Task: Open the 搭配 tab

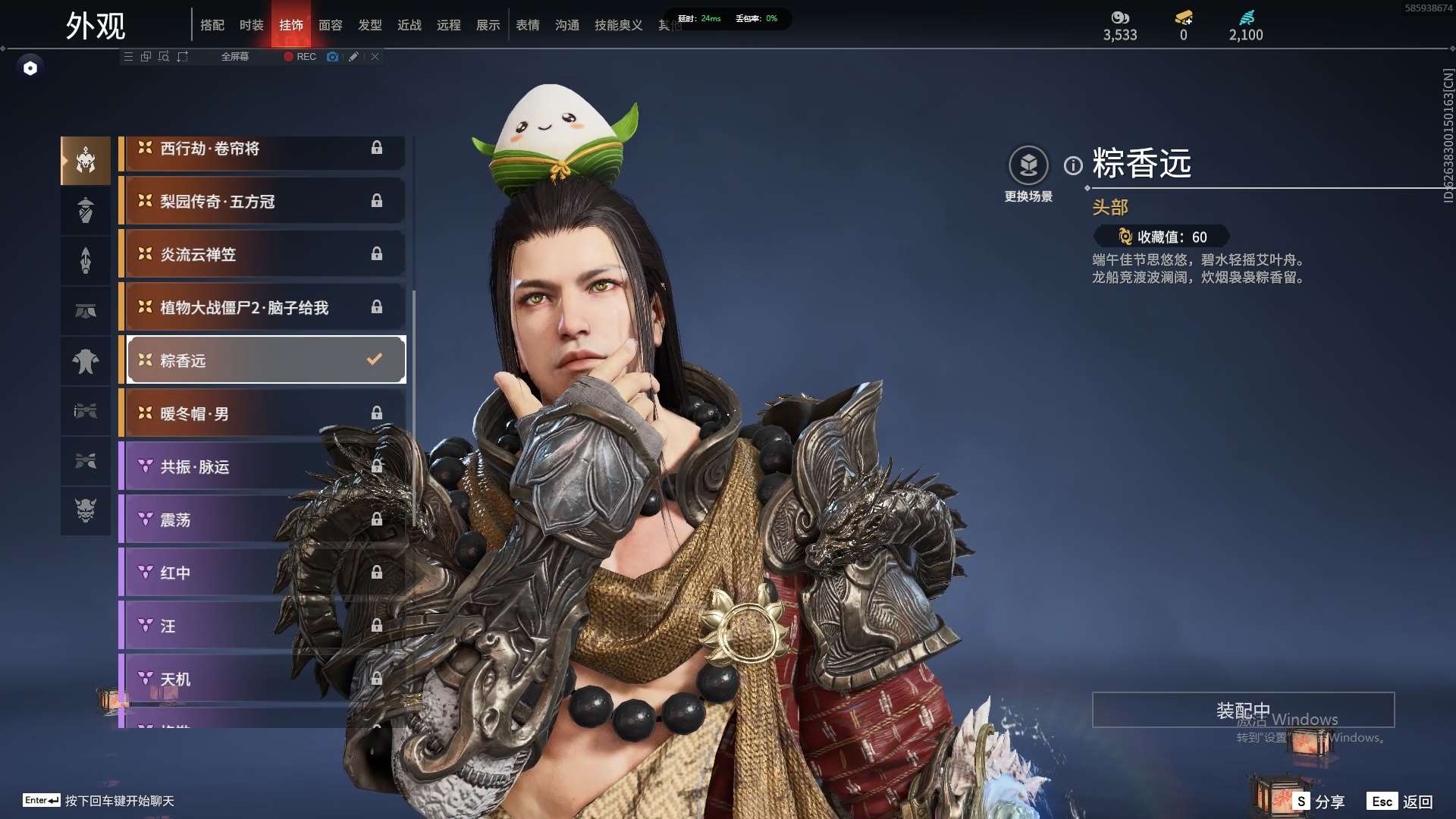Action: (212, 25)
